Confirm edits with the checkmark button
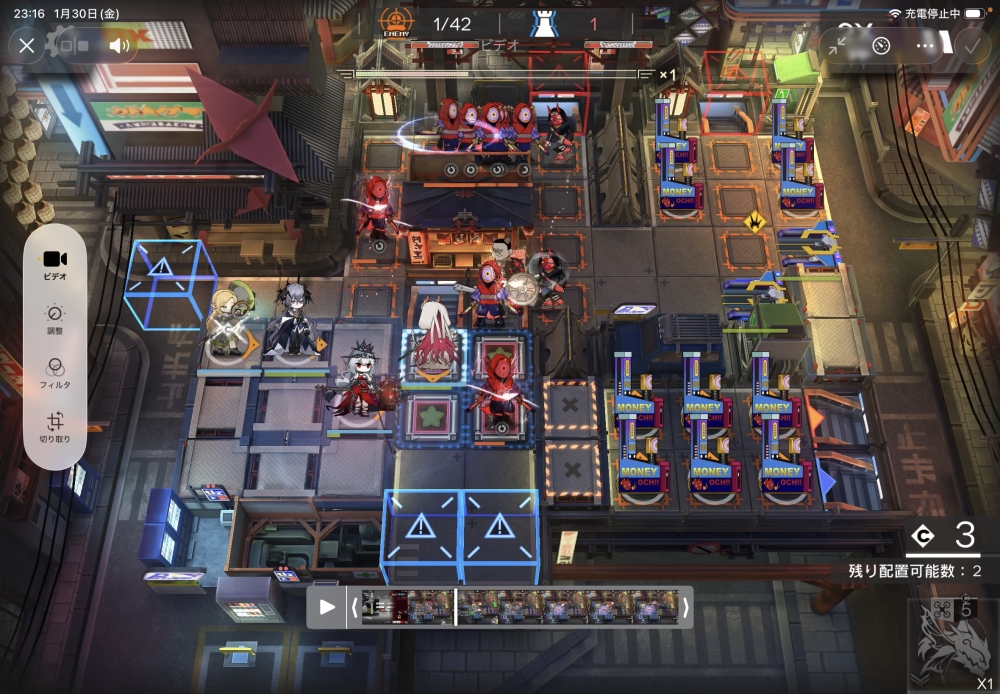1000x694 pixels. click(969, 45)
